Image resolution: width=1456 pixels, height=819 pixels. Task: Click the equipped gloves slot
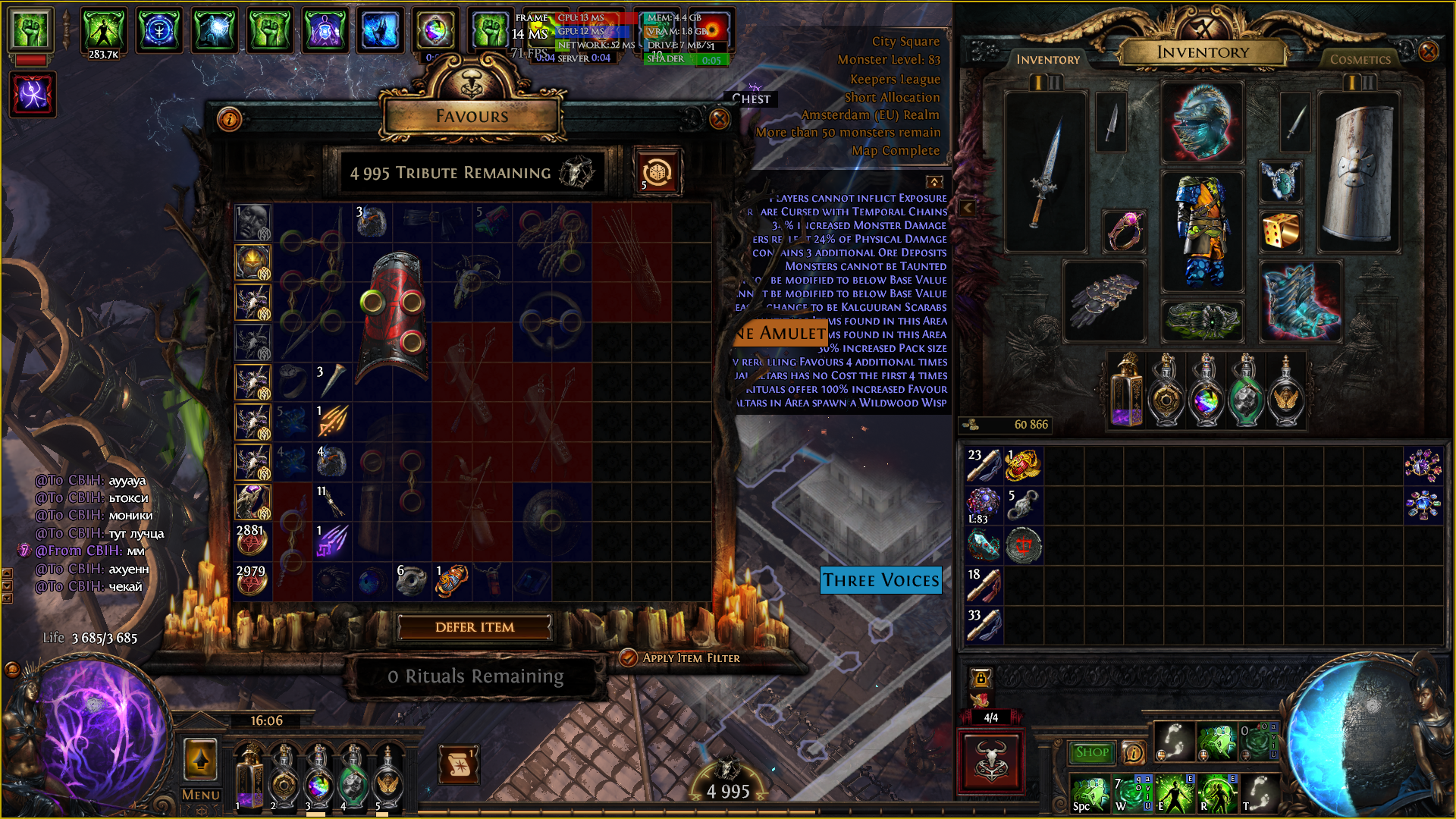1103,300
